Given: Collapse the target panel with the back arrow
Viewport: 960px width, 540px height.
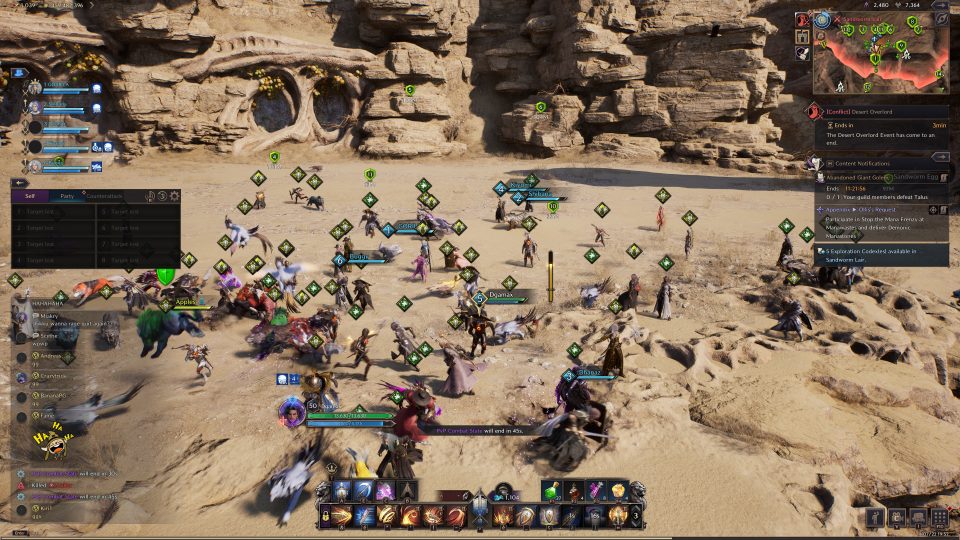Looking at the screenshot, I should tap(19, 182).
